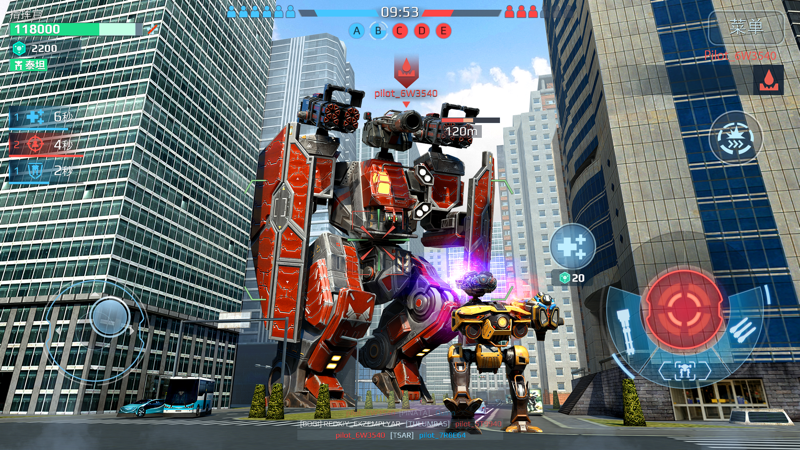Open the 菜单 menu button
The height and width of the screenshot is (450, 800).
coord(745,27)
